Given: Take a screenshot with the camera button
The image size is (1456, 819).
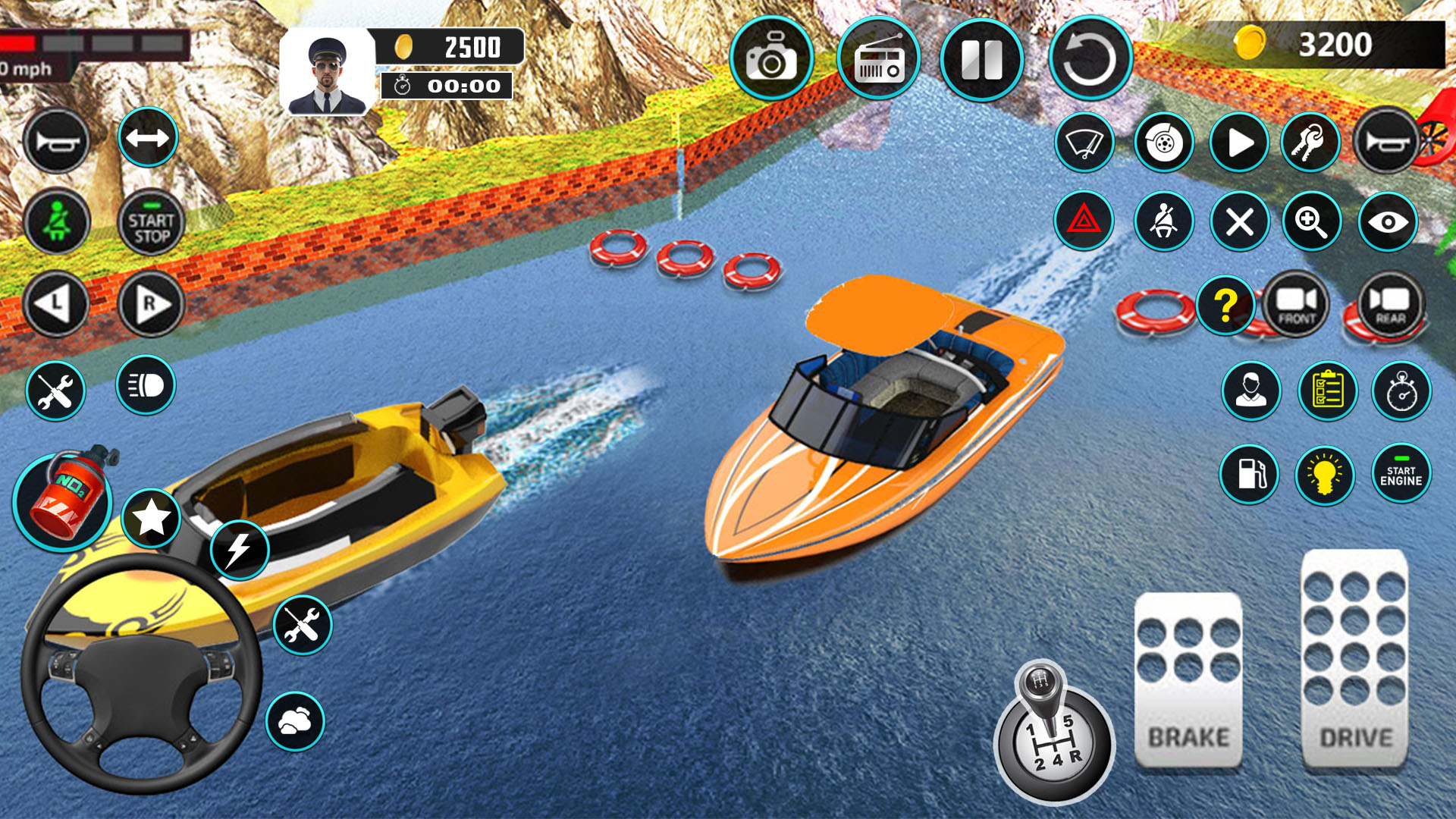Looking at the screenshot, I should [x=771, y=59].
